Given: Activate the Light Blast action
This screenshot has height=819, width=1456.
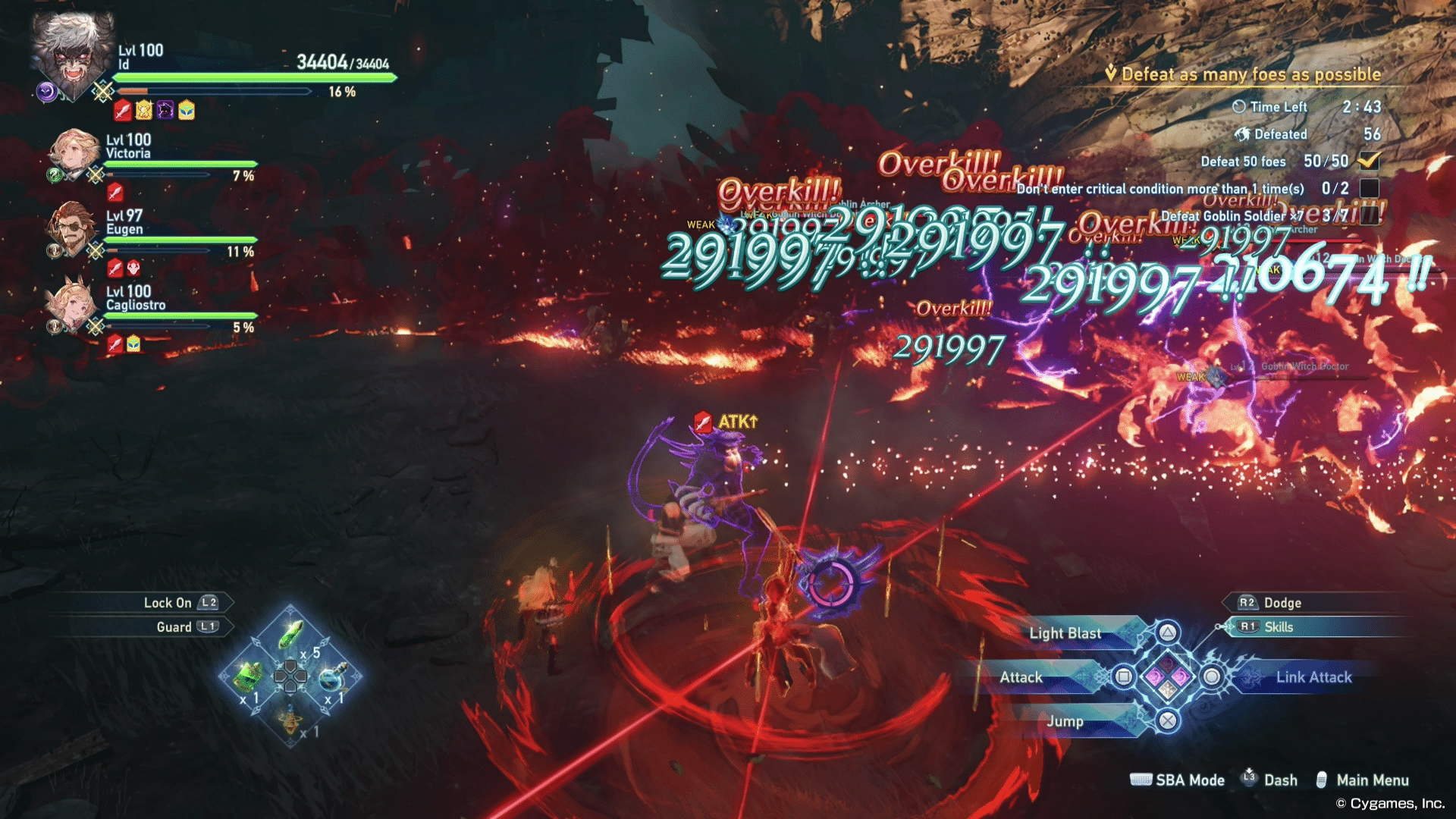Looking at the screenshot, I should 1065,633.
